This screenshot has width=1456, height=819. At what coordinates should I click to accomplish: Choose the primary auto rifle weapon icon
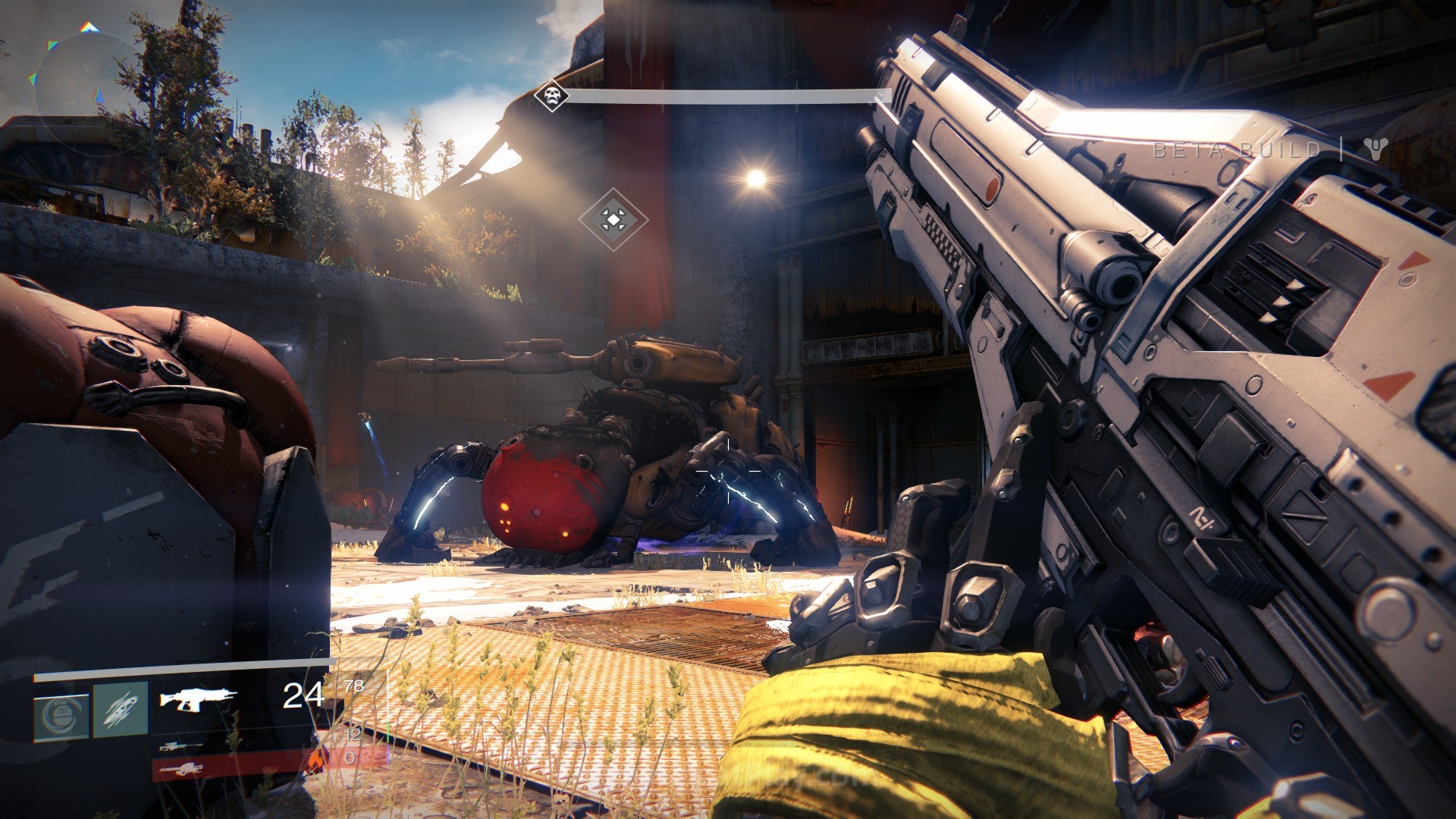pos(197,698)
